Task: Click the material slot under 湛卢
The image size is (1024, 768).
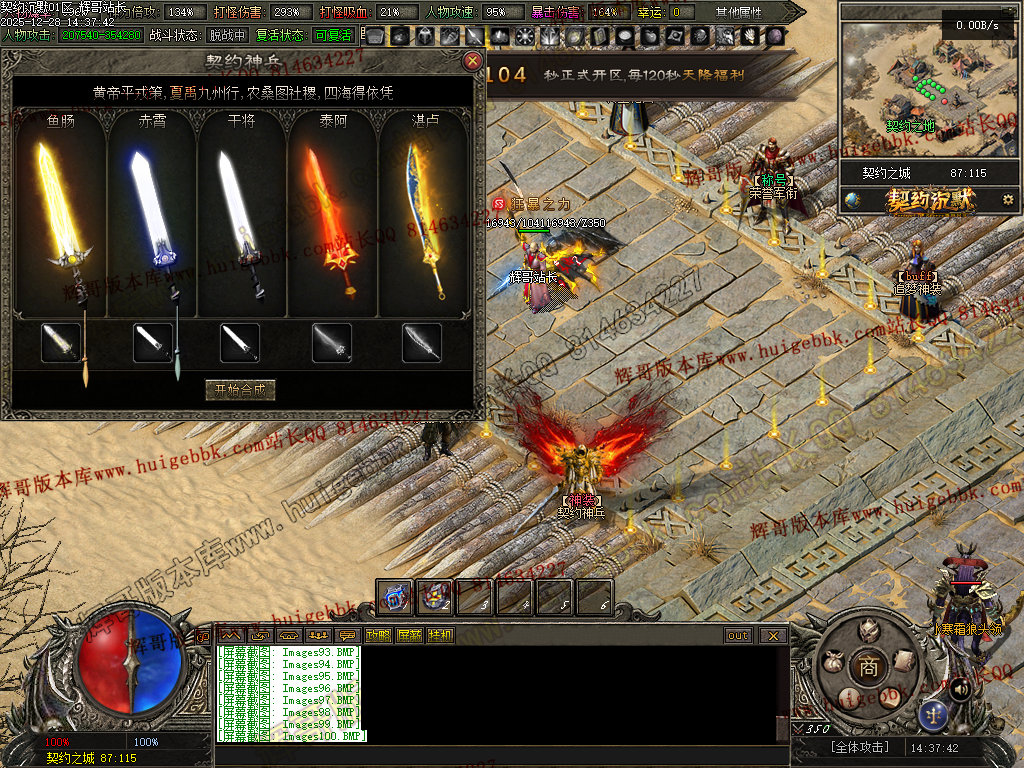Action: pyautogui.click(x=422, y=343)
